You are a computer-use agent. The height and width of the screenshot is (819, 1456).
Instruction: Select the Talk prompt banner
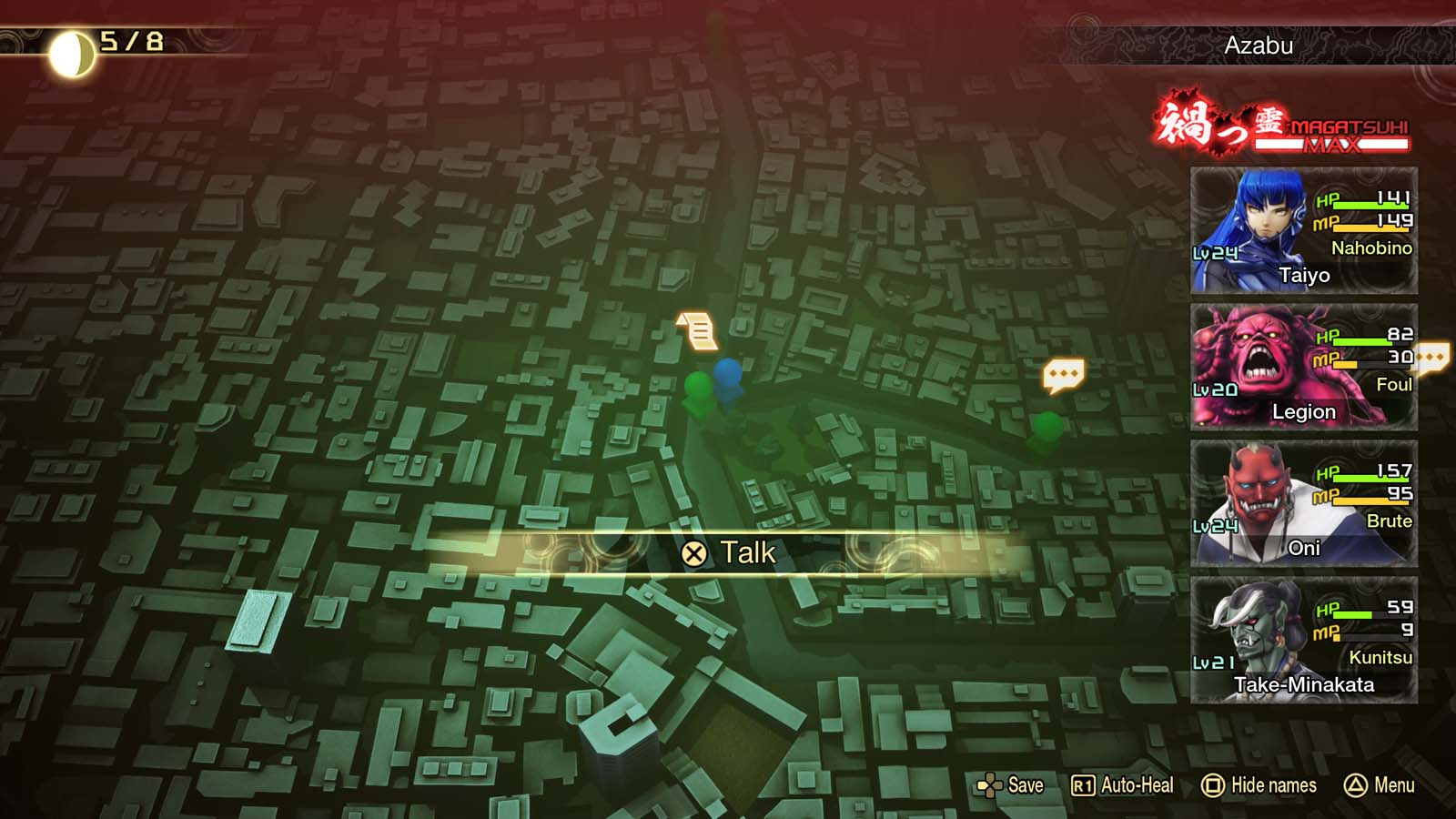(x=729, y=552)
